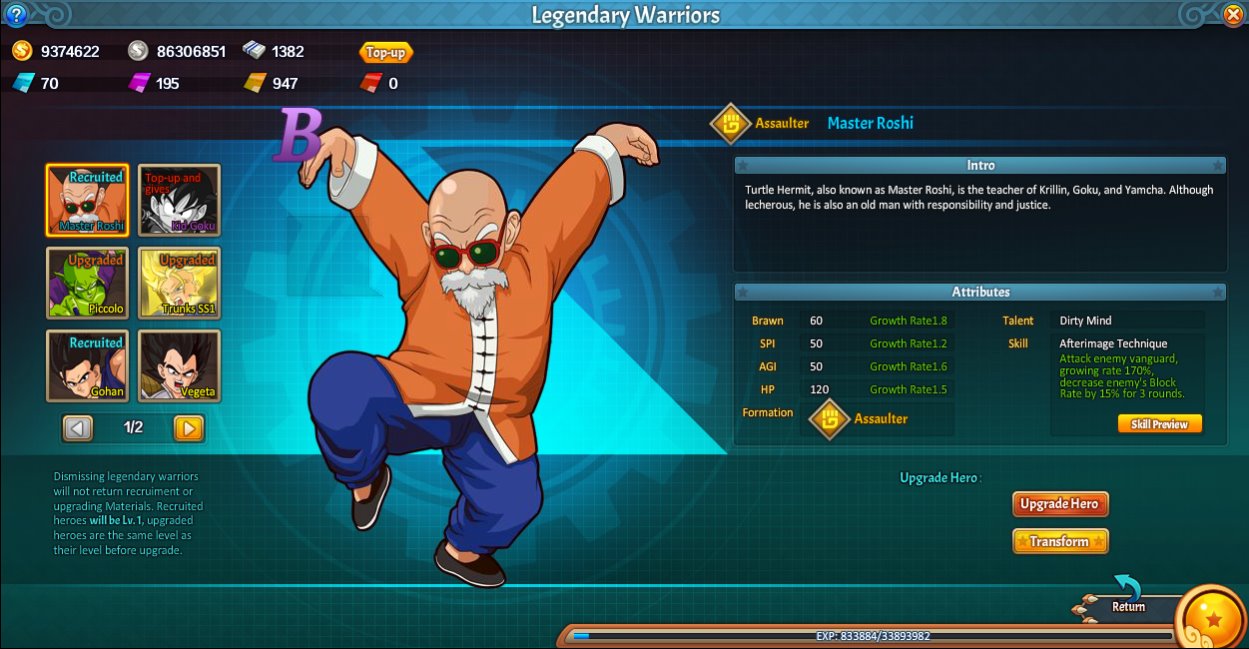This screenshot has height=649, width=1249.
Task: Open the Skill Preview
Action: (x=1159, y=424)
